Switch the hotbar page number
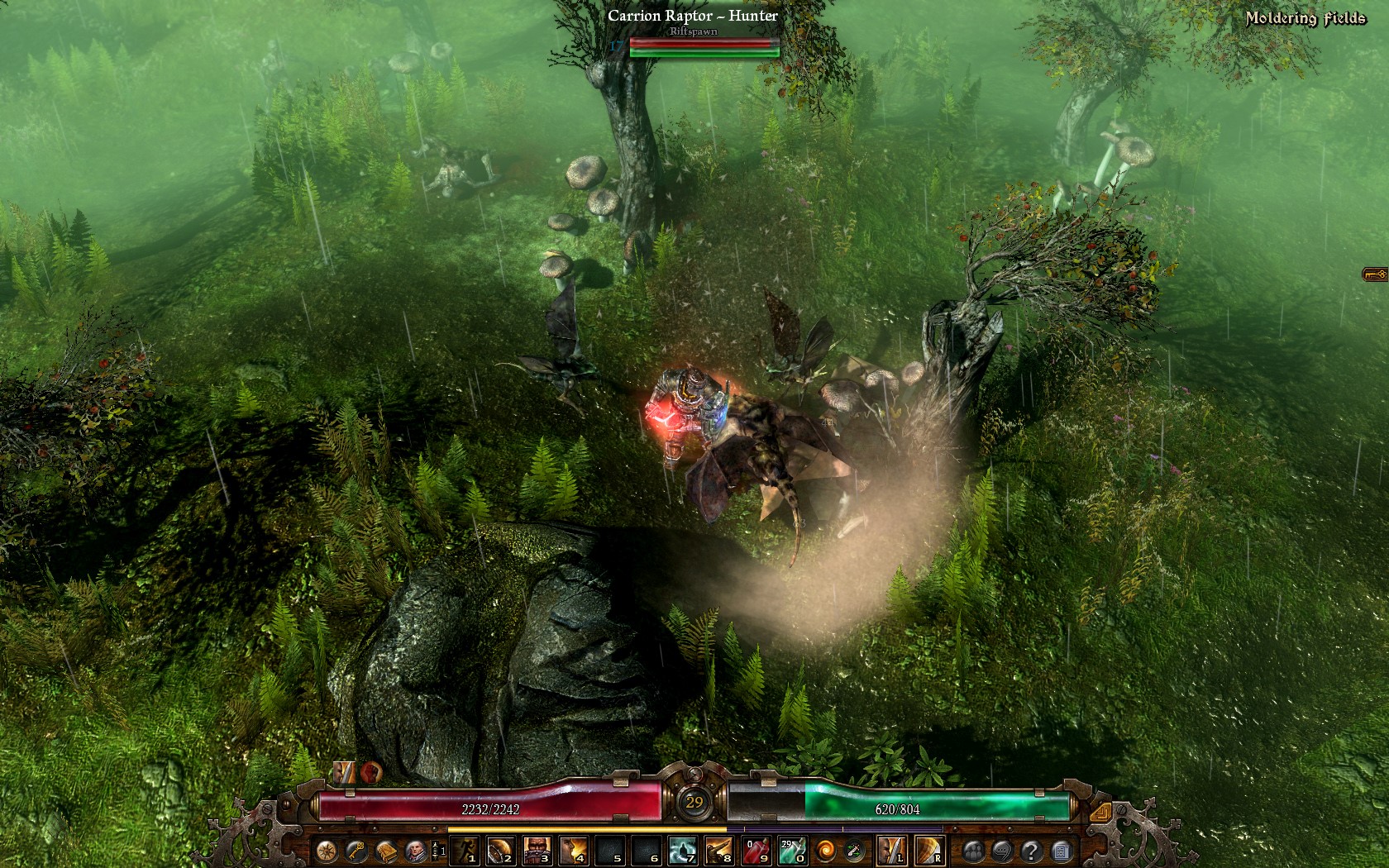The image size is (1389, 868). 440,851
